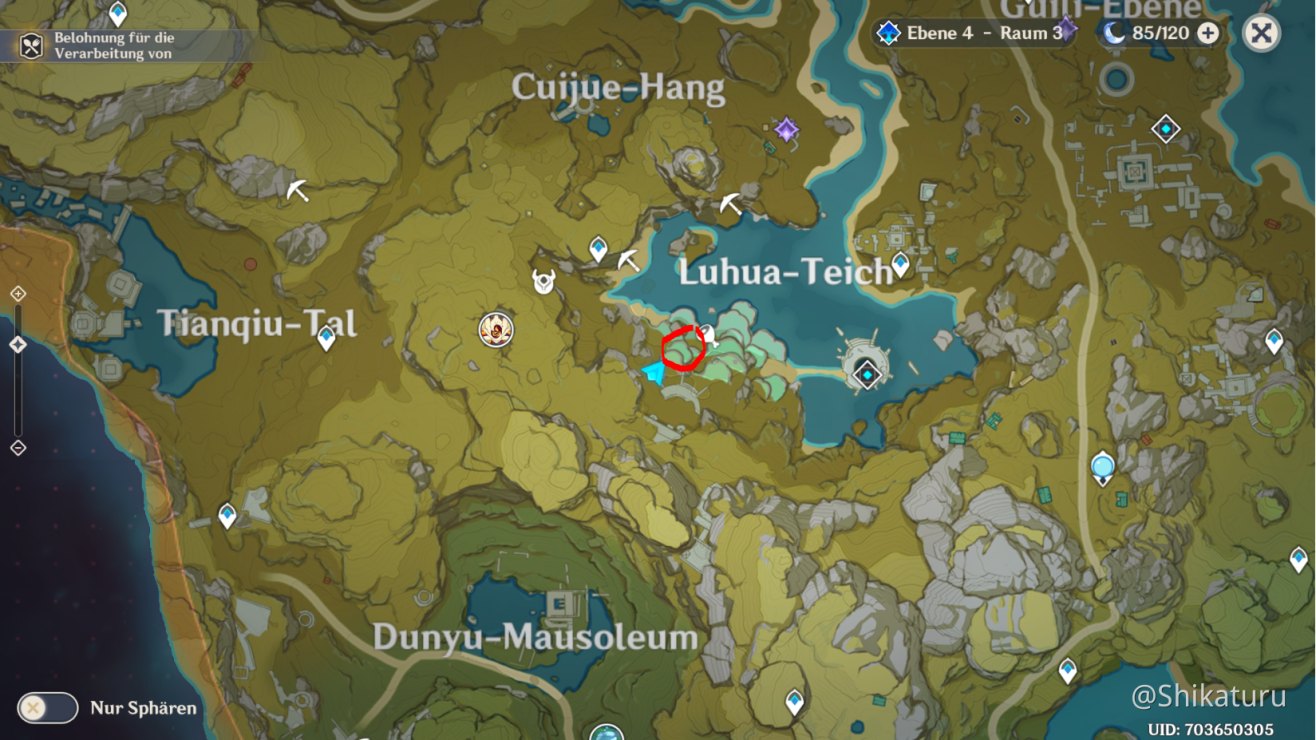Open the Ebene 4 - Raum 3 selector
Screen dimensions: 1316x740
(968, 32)
